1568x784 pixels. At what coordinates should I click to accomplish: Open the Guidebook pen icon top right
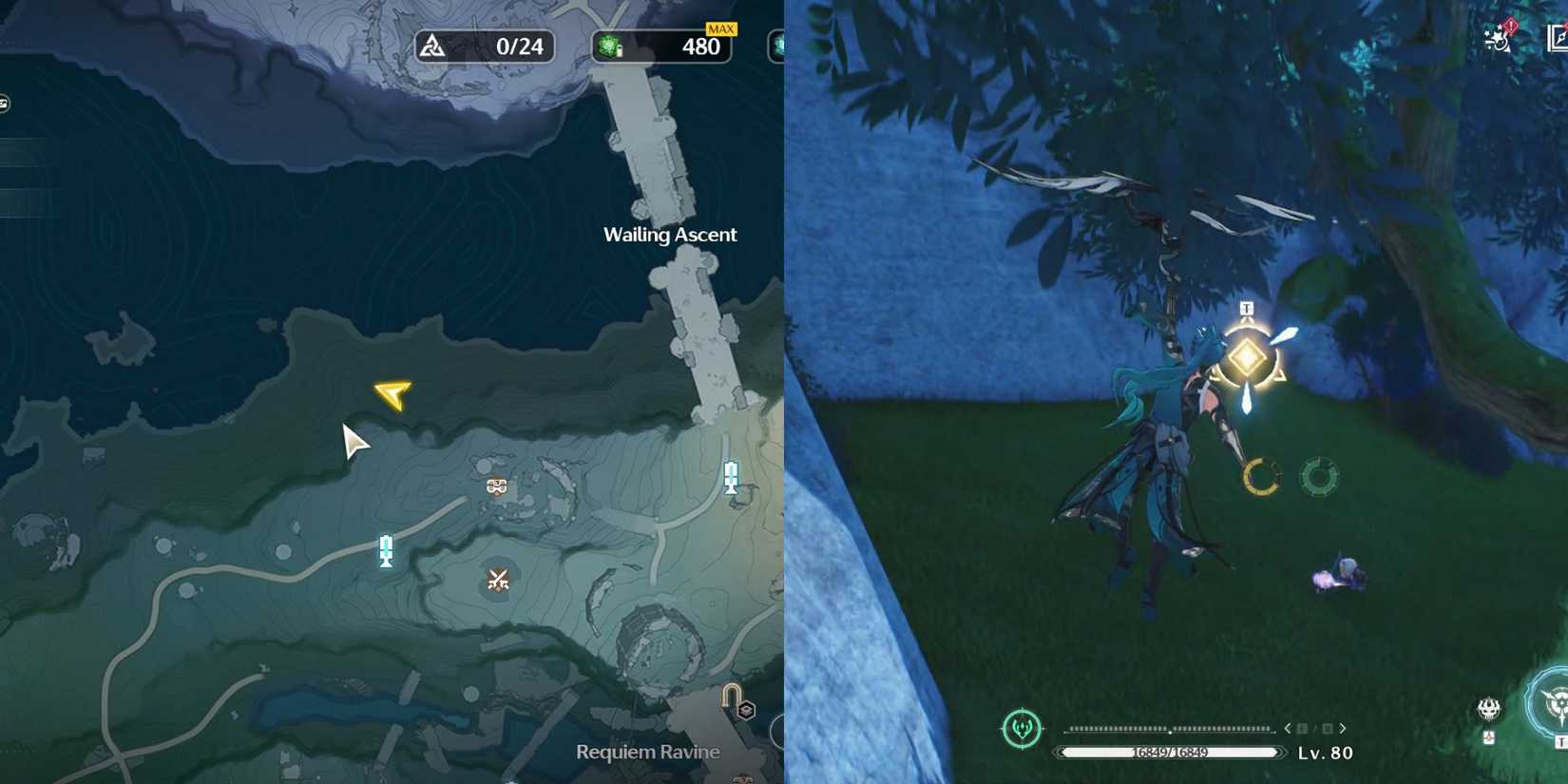pos(1558,38)
